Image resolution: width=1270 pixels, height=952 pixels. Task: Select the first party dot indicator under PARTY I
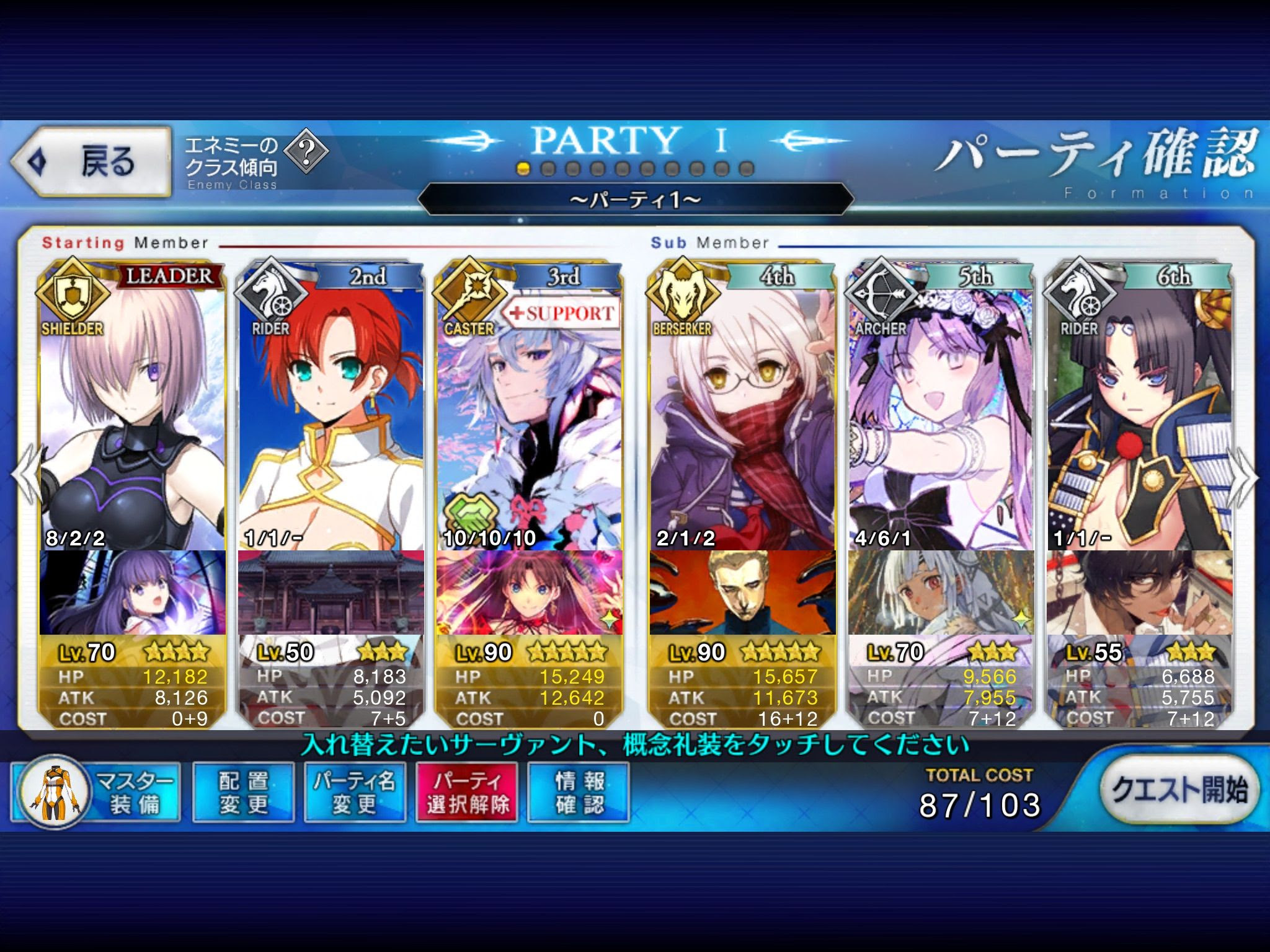click(524, 167)
